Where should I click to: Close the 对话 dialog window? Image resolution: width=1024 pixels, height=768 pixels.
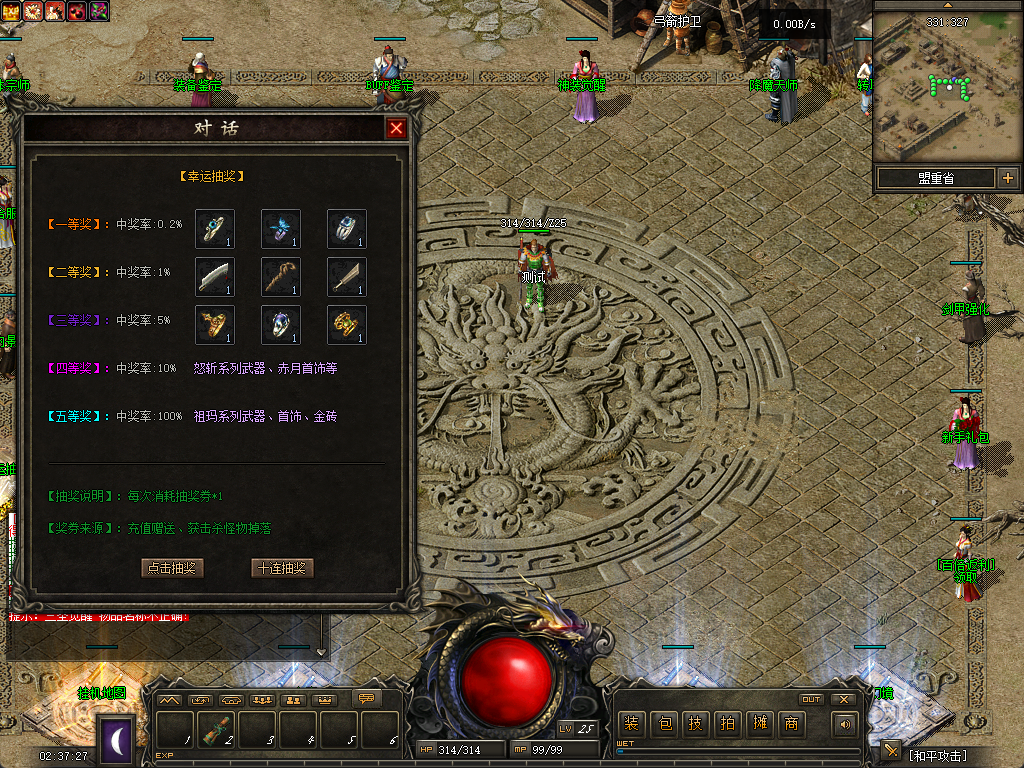click(397, 128)
